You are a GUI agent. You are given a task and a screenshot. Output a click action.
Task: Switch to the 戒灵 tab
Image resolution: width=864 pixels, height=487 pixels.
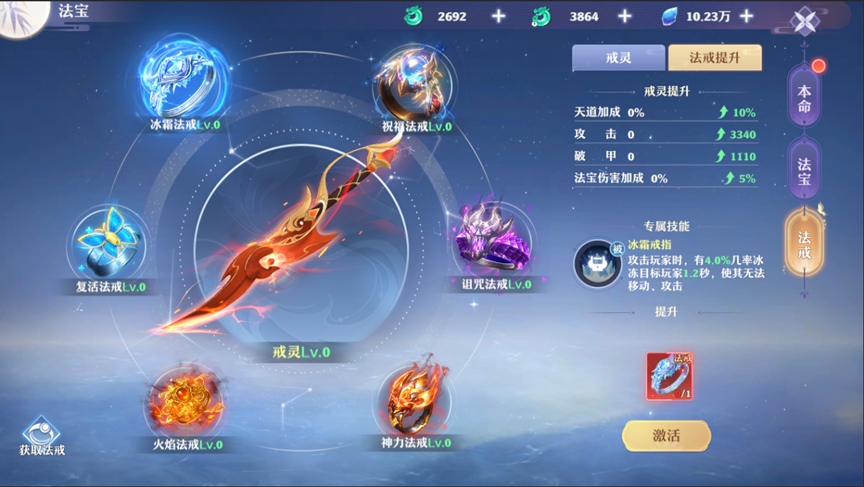pos(618,58)
